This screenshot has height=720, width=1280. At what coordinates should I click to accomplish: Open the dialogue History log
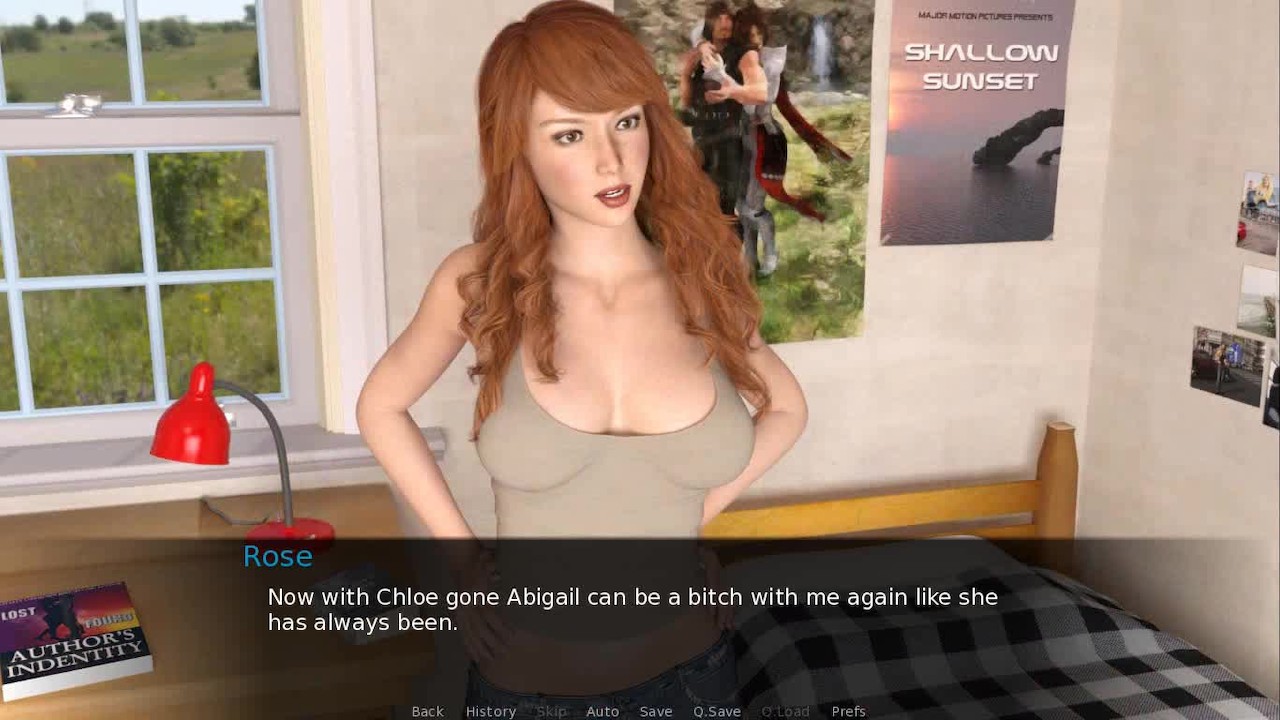tap(491, 711)
